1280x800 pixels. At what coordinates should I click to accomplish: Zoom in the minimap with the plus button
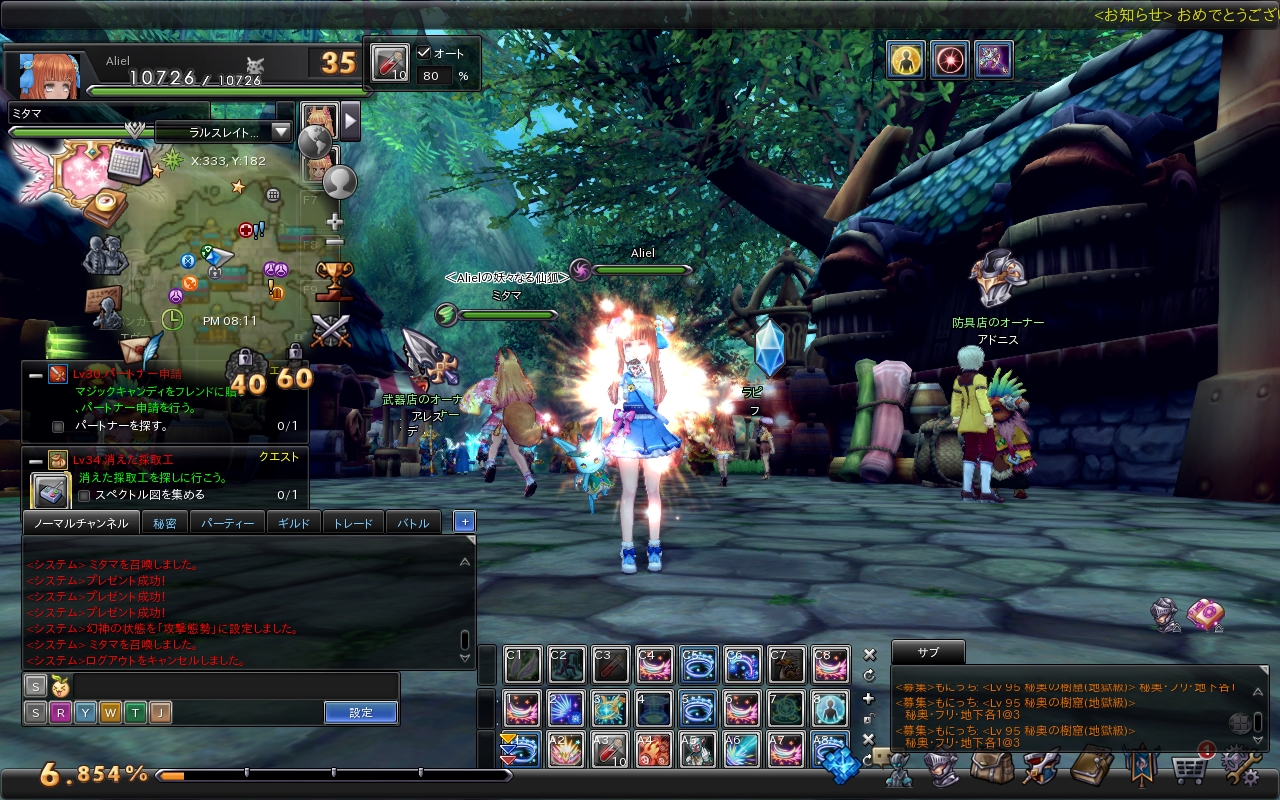click(x=335, y=221)
